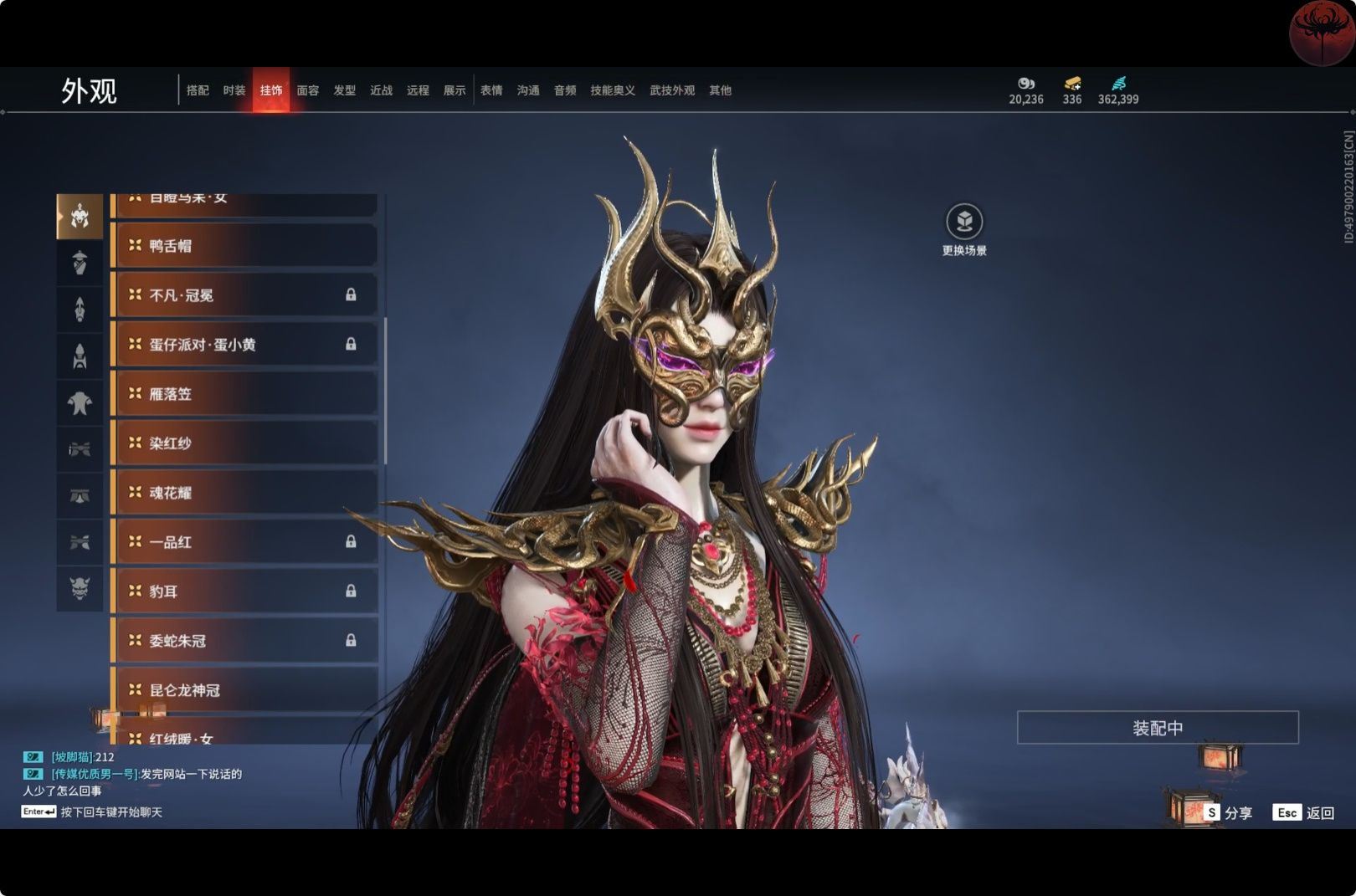Image resolution: width=1356 pixels, height=896 pixels.
Task: Open the 其他 tab
Action: pyautogui.click(x=720, y=90)
